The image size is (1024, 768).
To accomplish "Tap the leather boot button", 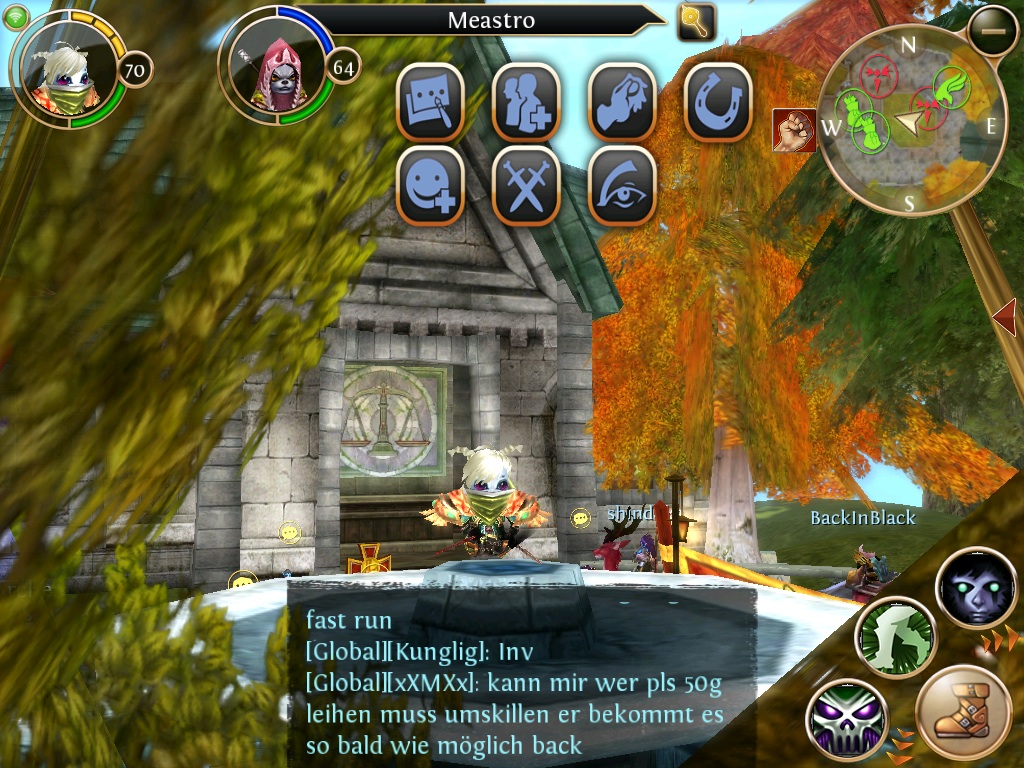I will point(964,715).
